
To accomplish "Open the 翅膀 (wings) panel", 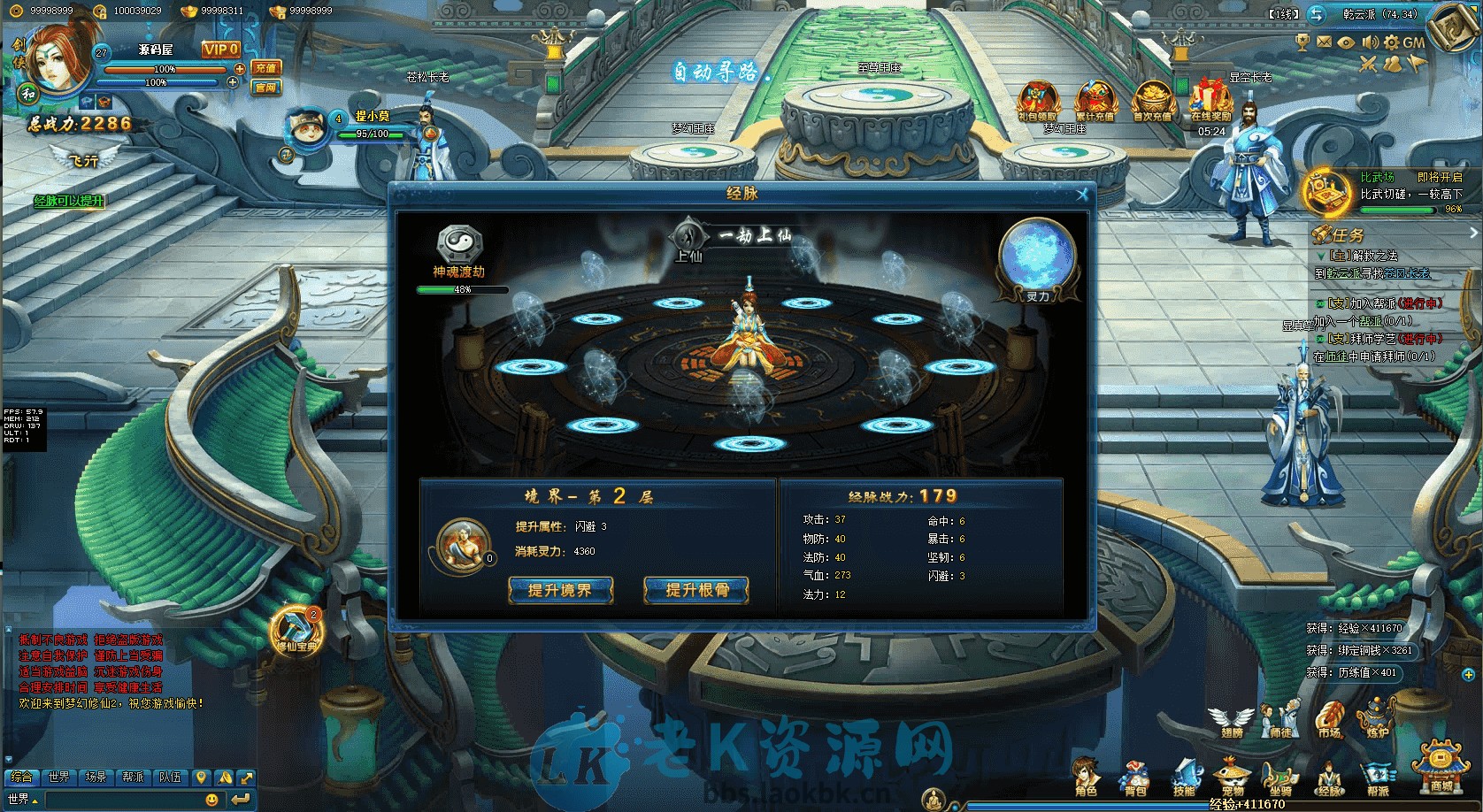I will click(x=1232, y=718).
